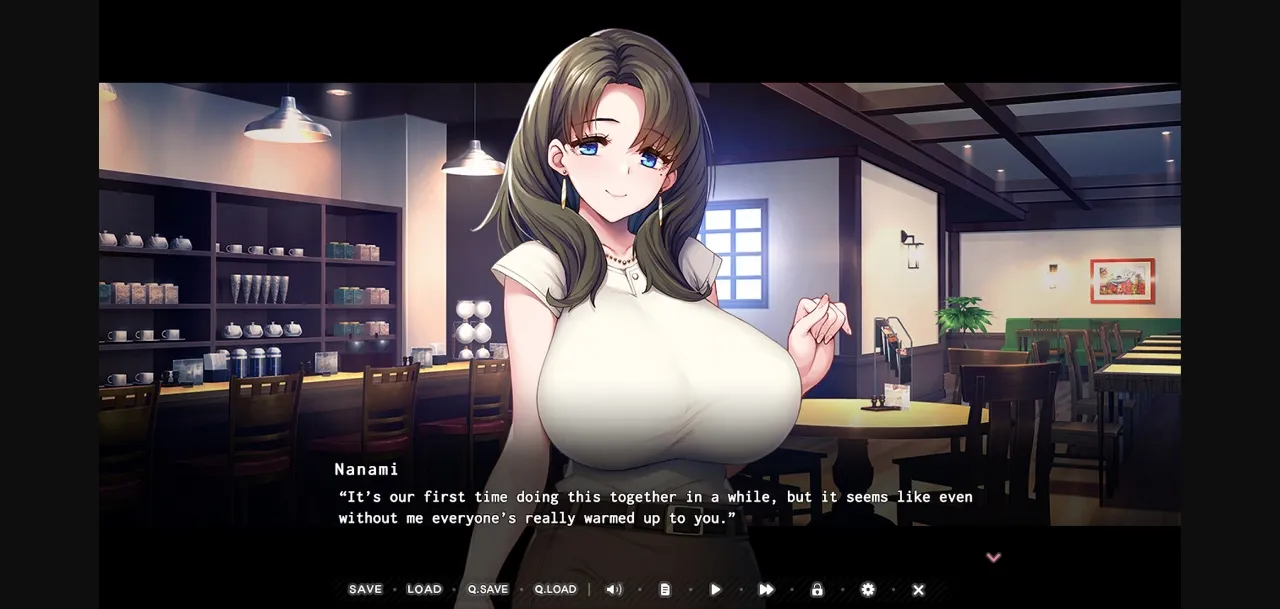Quick save with Q.SAVE
1280x609 pixels.
488,589
